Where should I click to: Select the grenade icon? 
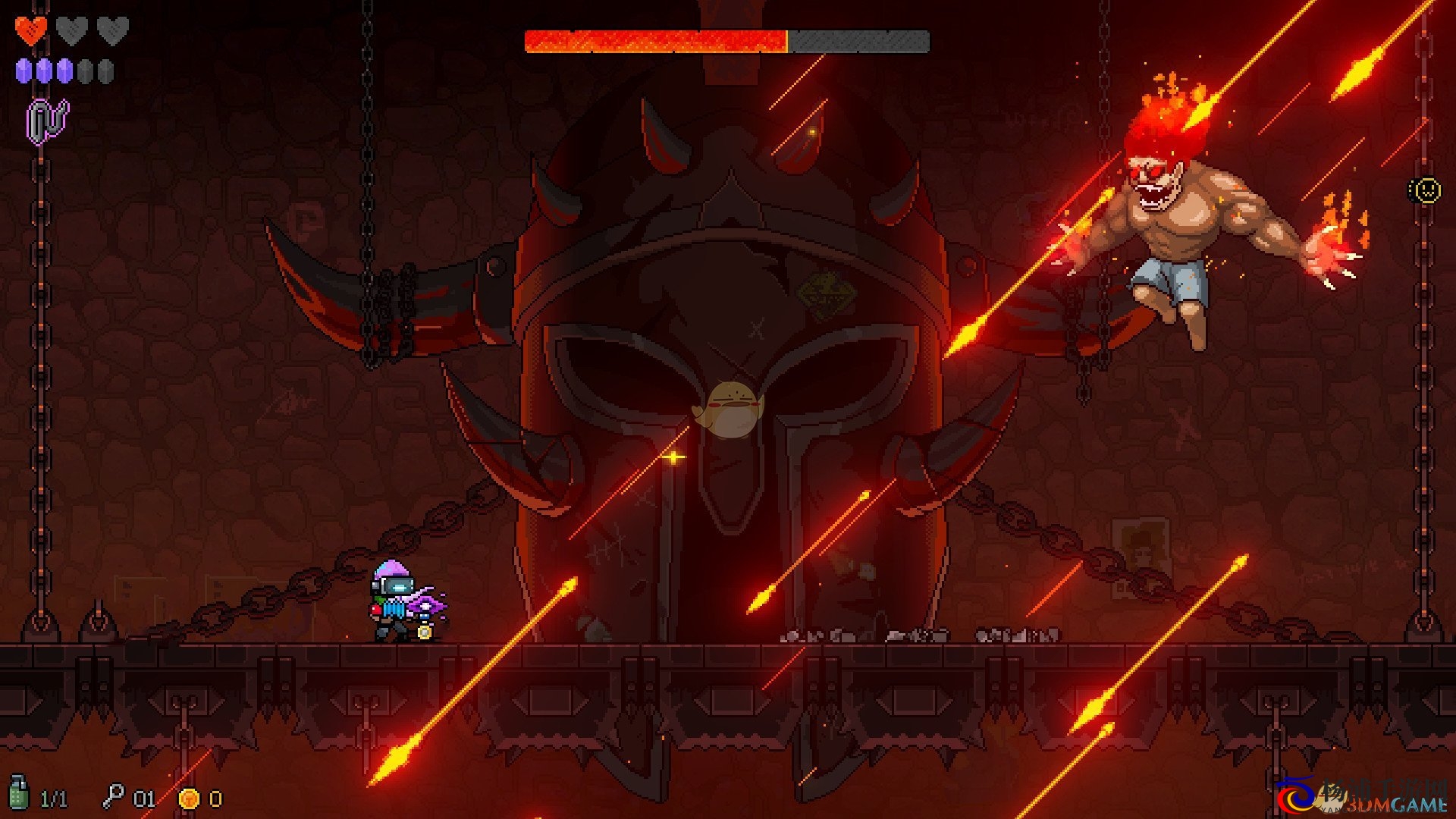[19, 792]
